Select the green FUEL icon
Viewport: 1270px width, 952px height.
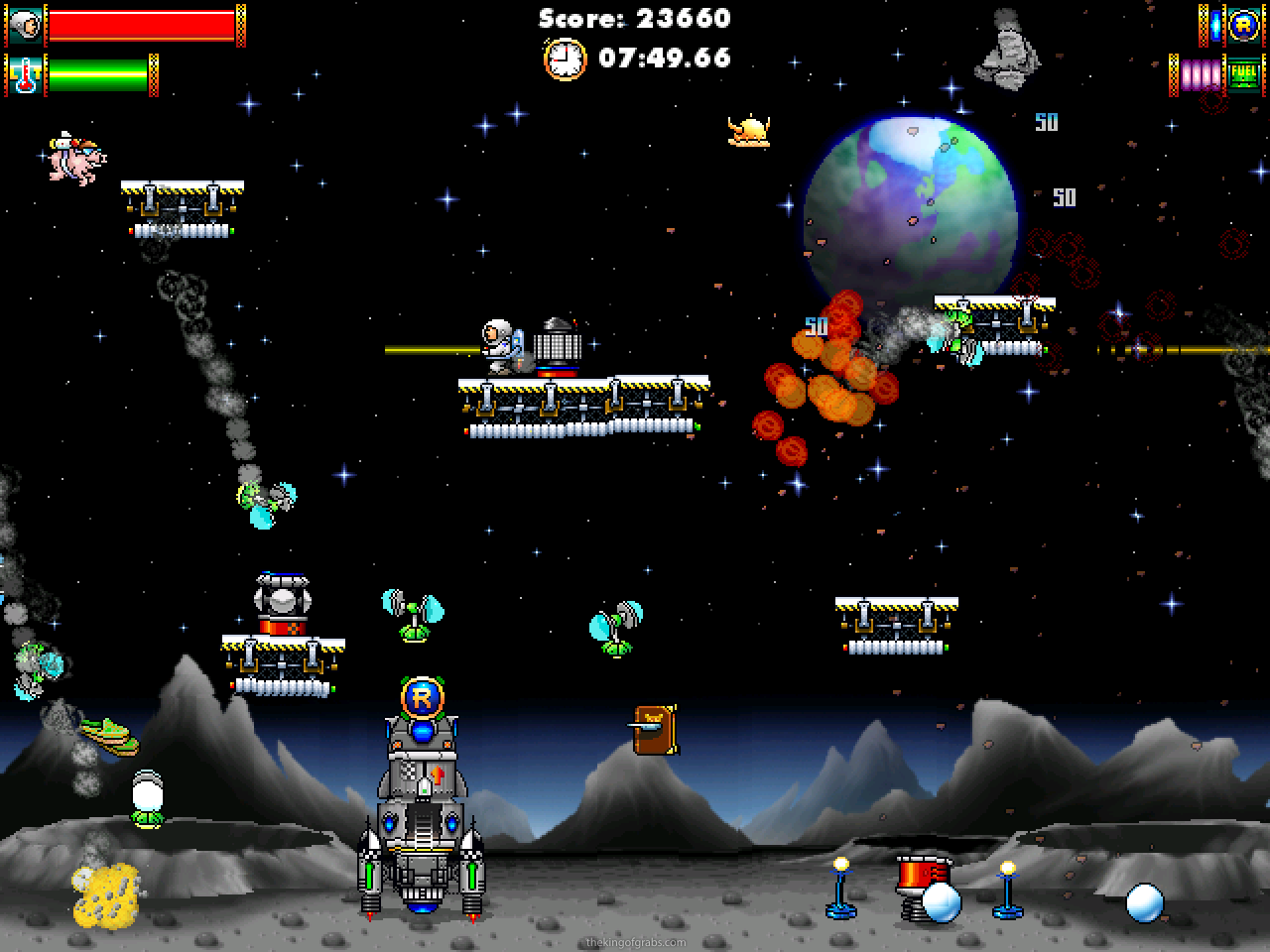(x=1242, y=74)
